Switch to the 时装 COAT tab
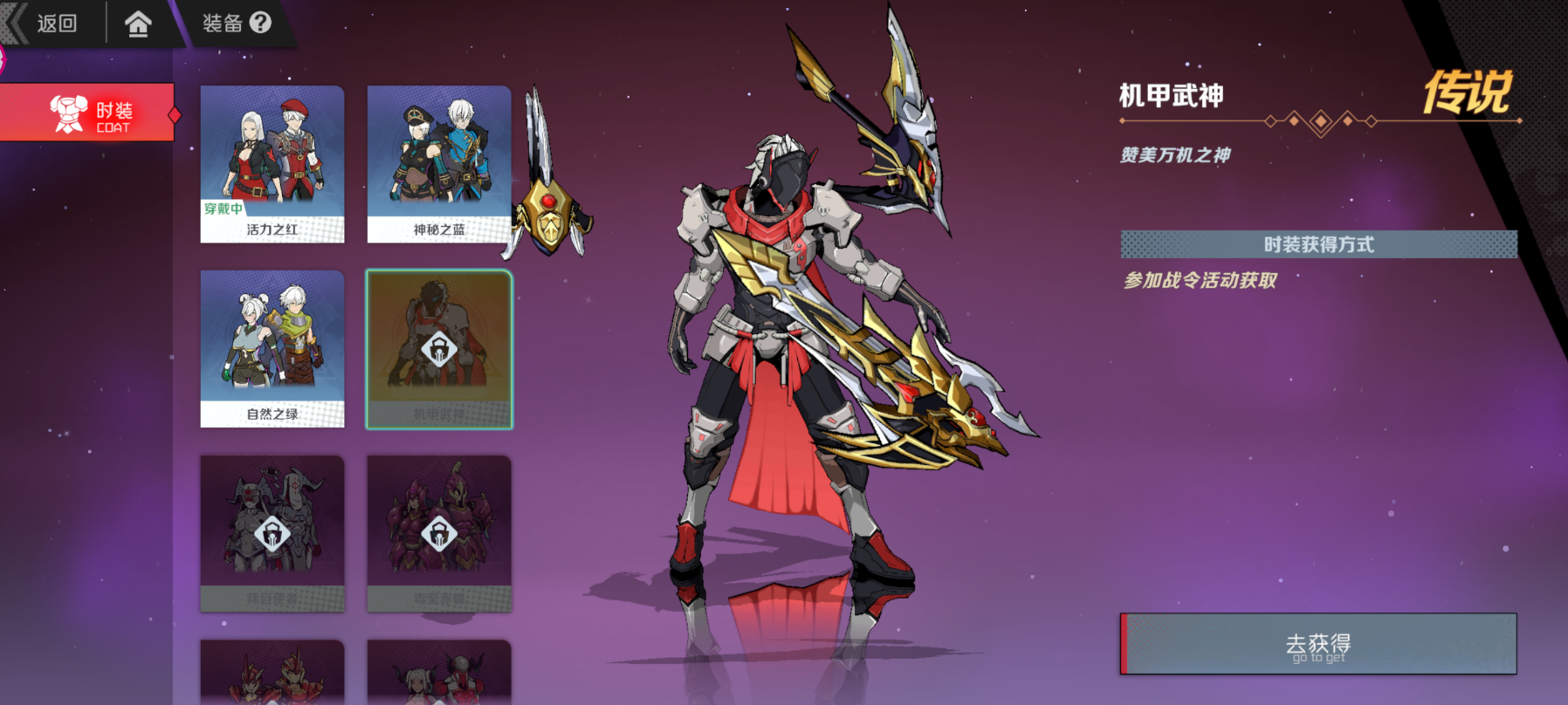The height and width of the screenshot is (705, 1568). pos(89,113)
